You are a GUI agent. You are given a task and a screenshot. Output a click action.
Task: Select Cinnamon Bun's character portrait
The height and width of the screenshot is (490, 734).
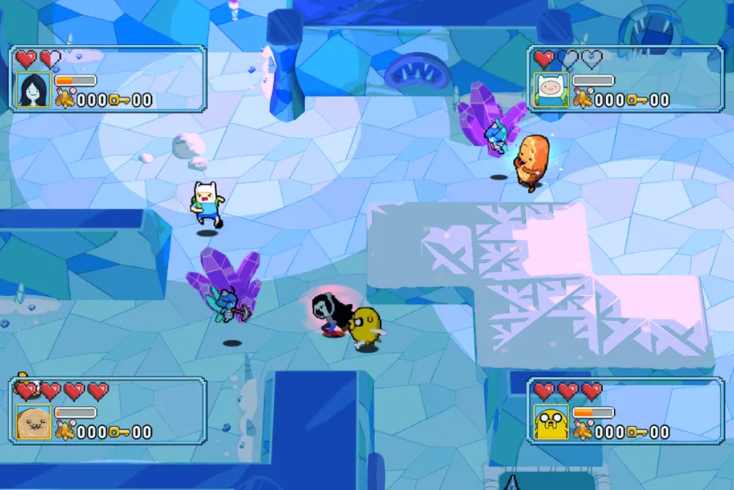[x=33, y=421]
